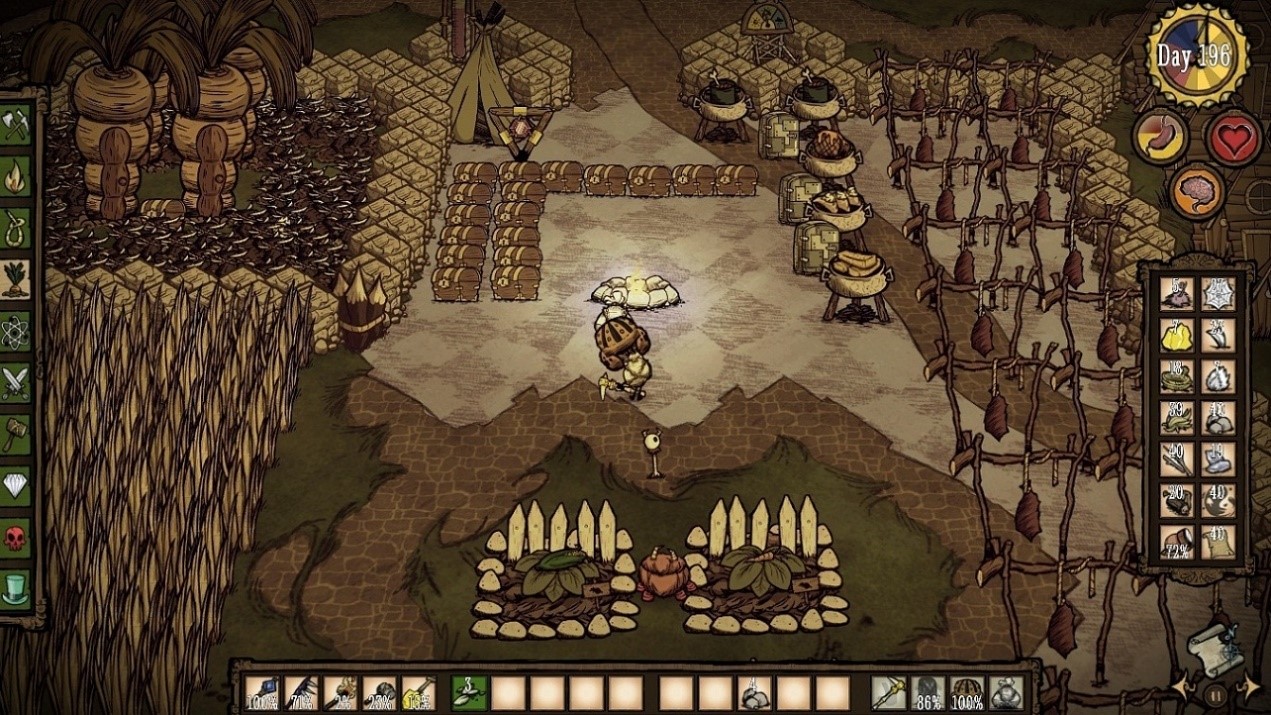Image resolution: width=1271 pixels, height=715 pixels.
Task: Select the Survival rope-trap tab
Action: tap(16, 228)
